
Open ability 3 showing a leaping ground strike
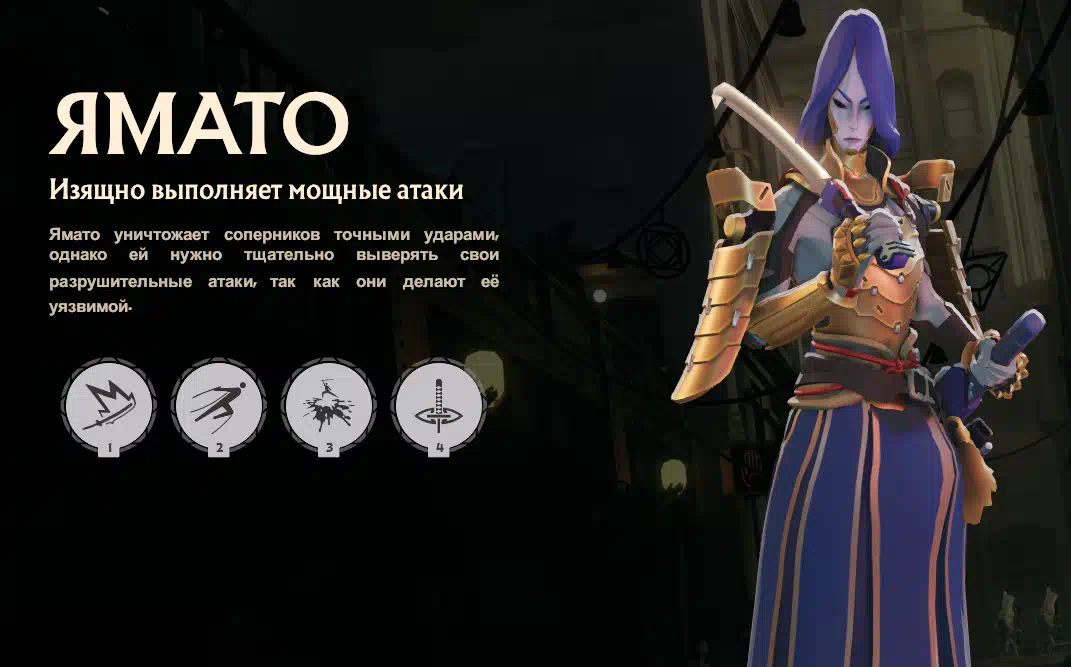tap(329, 406)
